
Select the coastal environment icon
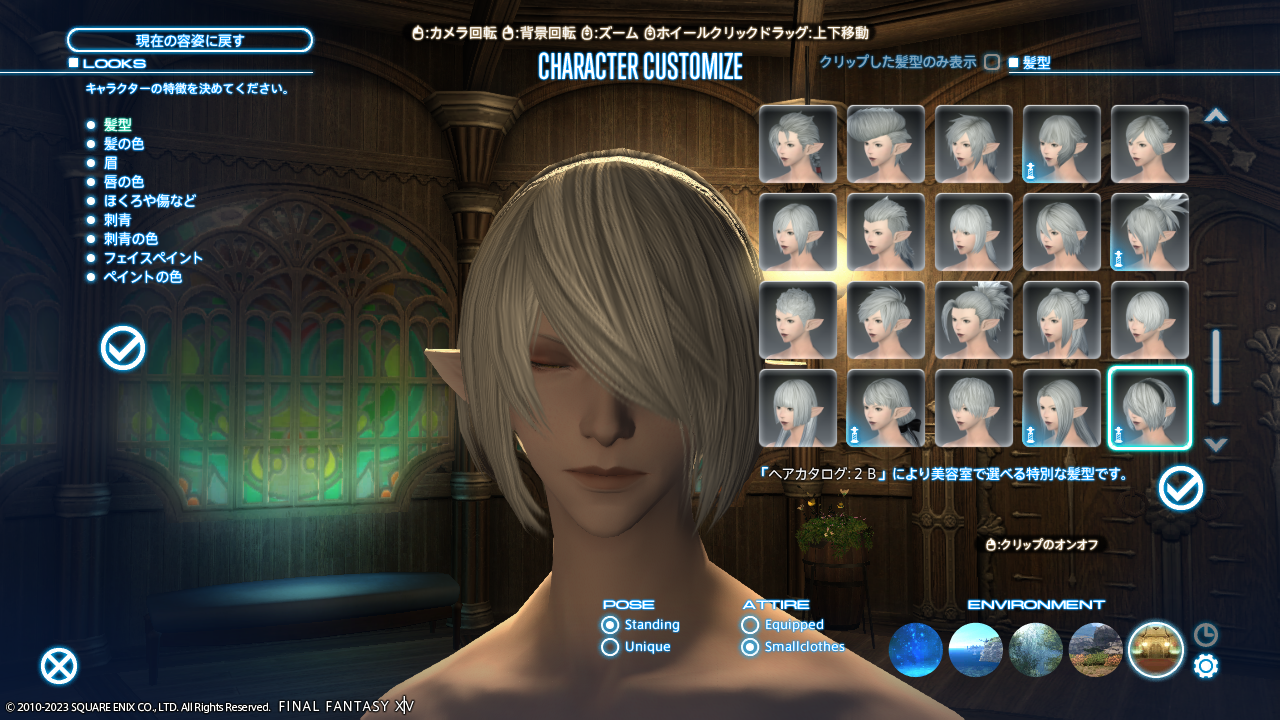point(974,650)
